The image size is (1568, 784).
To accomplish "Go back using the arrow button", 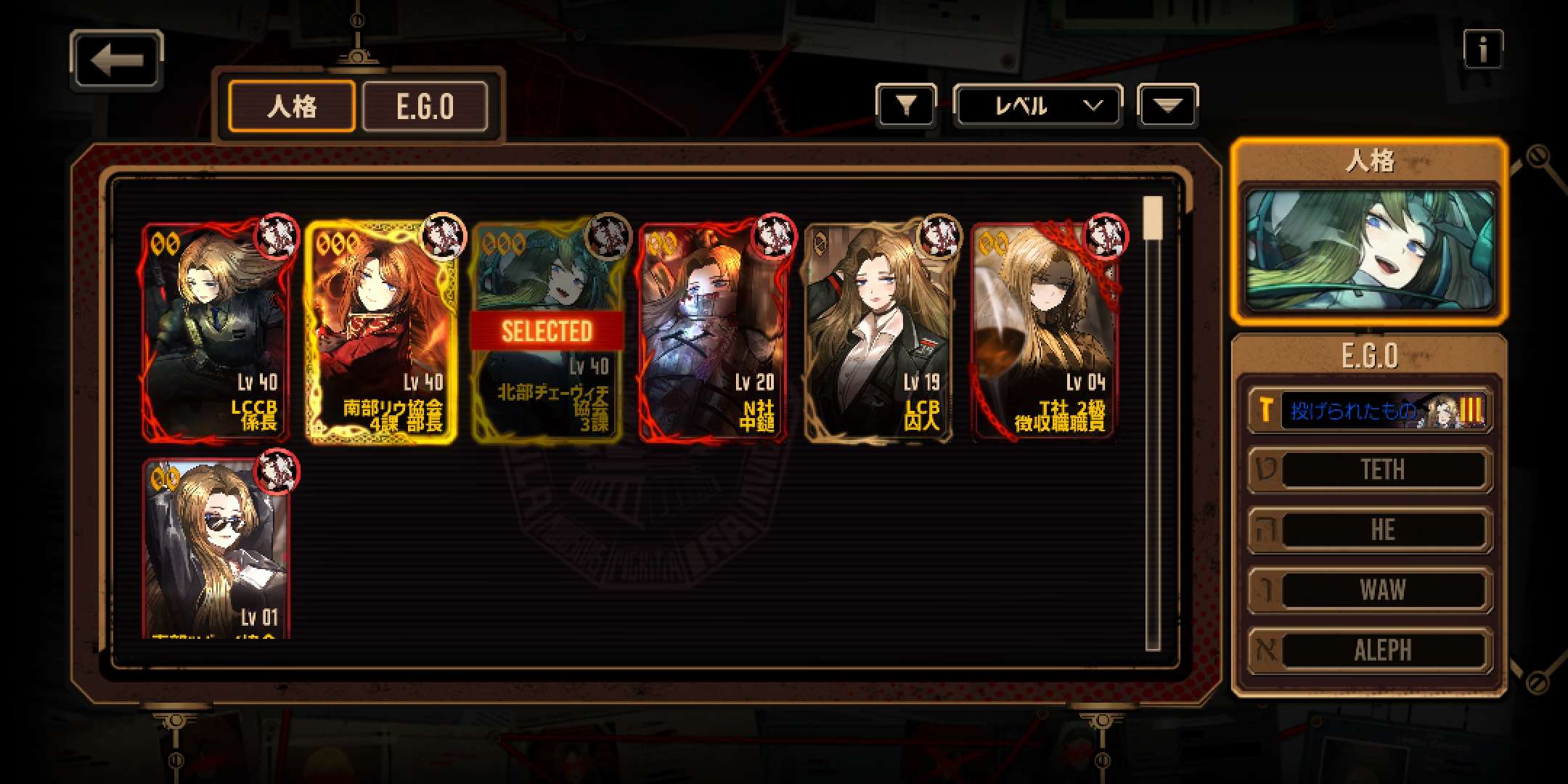I will [117, 61].
